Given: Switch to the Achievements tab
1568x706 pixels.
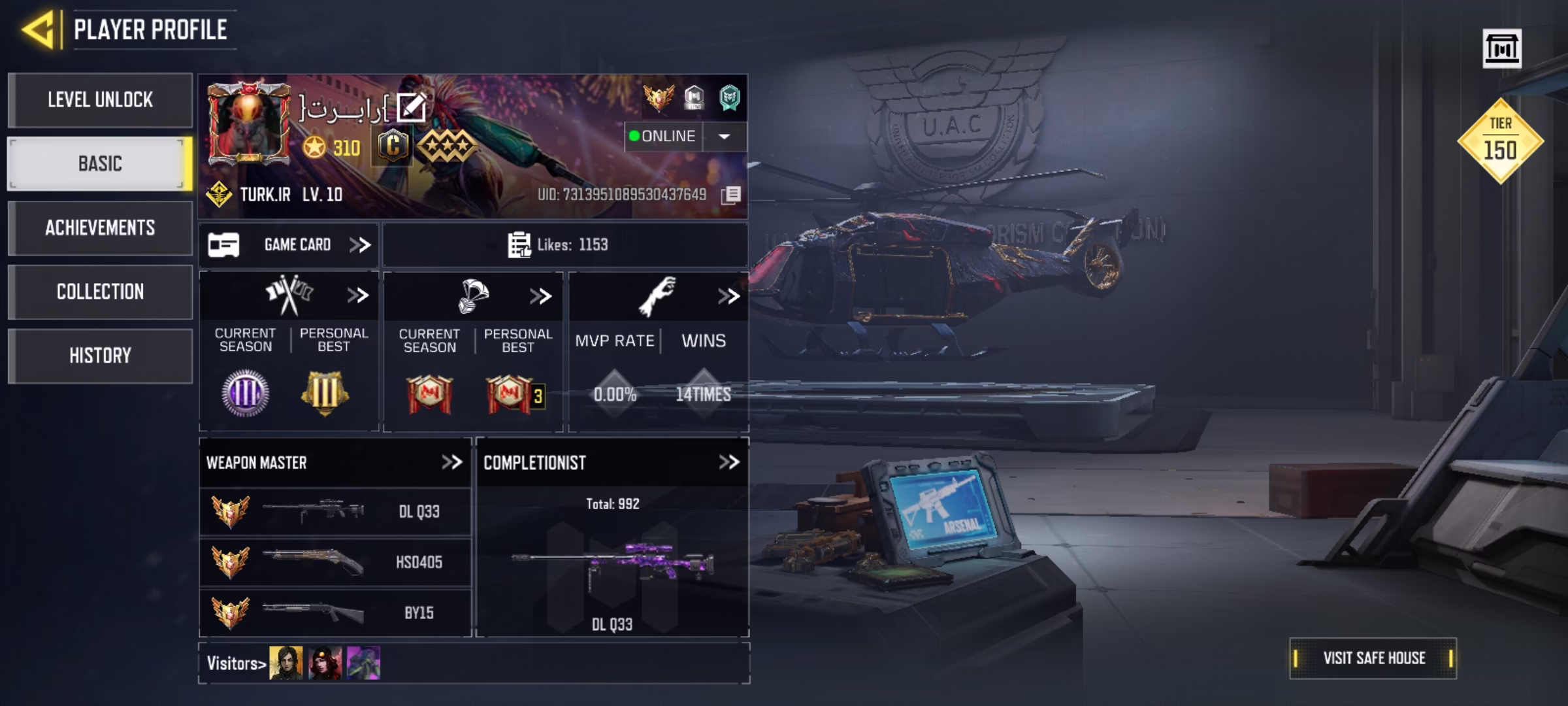Looking at the screenshot, I should (x=100, y=228).
